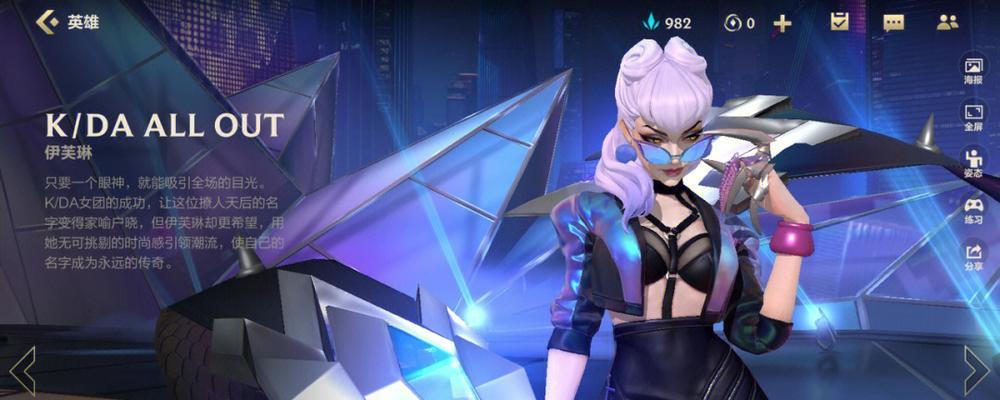Start practice mode (练习)
Screen dimensions: 1000x400
pos(973,208)
